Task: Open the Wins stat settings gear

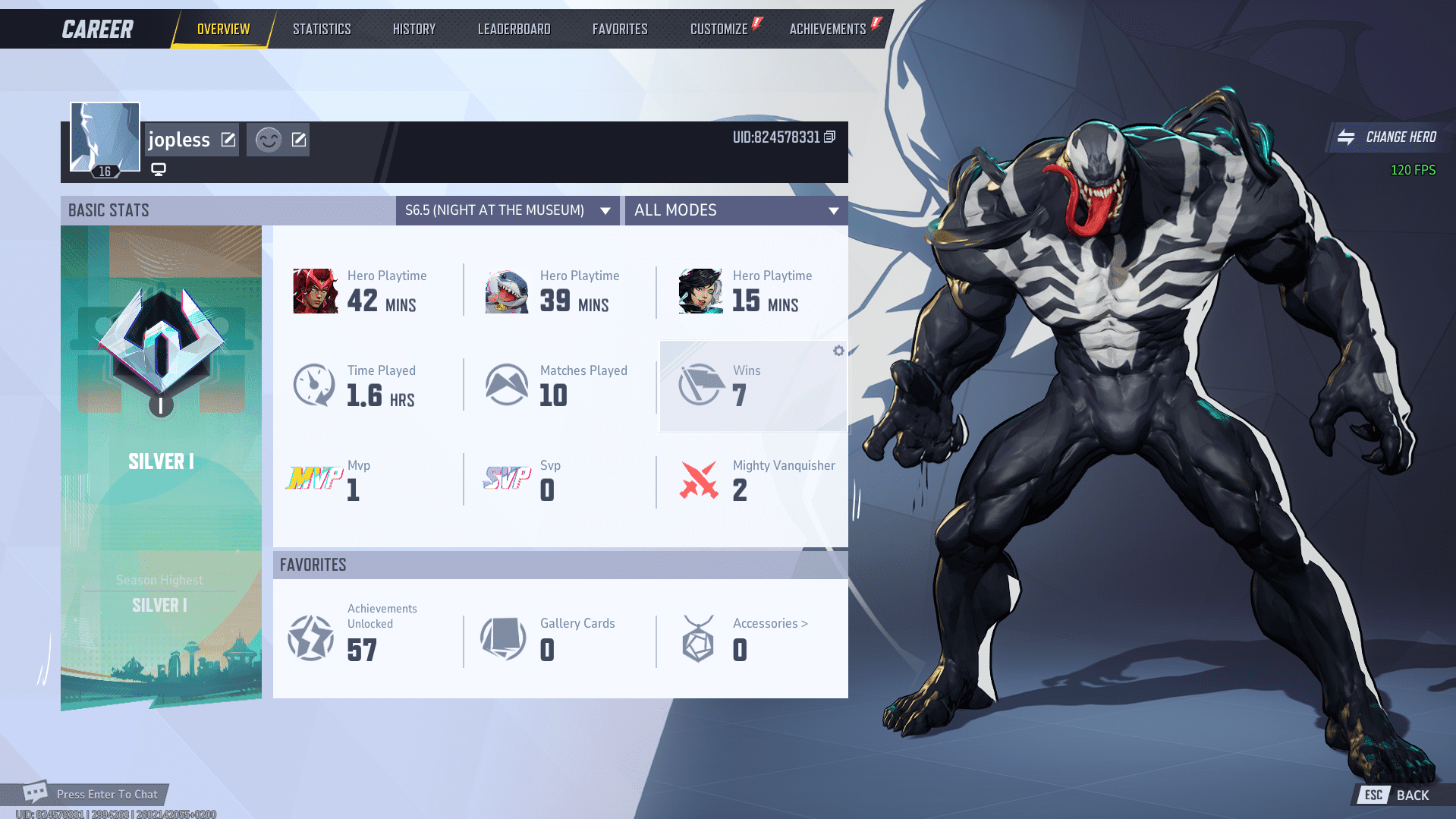Action: [838, 351]
